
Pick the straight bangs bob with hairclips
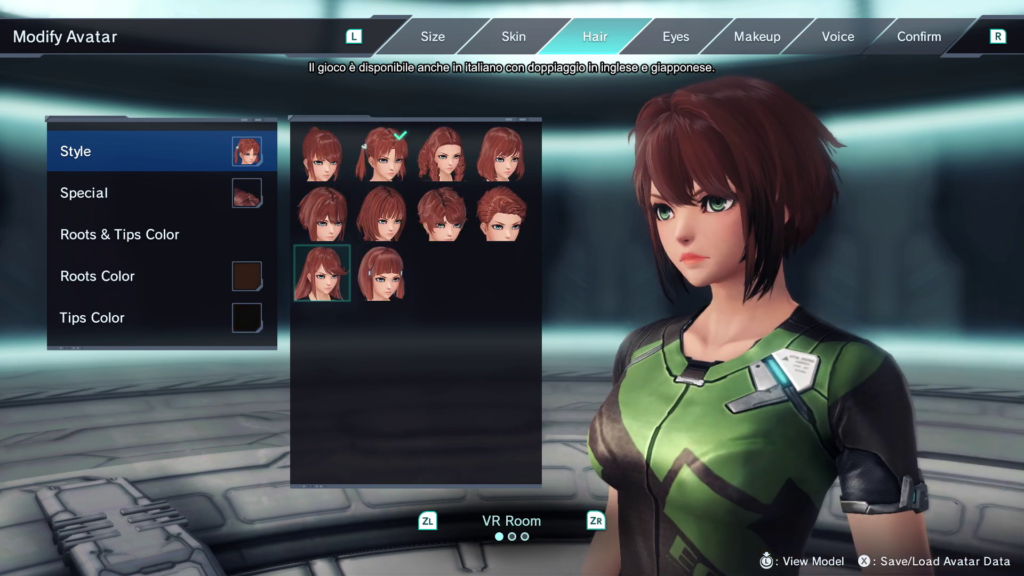[381, 273]
